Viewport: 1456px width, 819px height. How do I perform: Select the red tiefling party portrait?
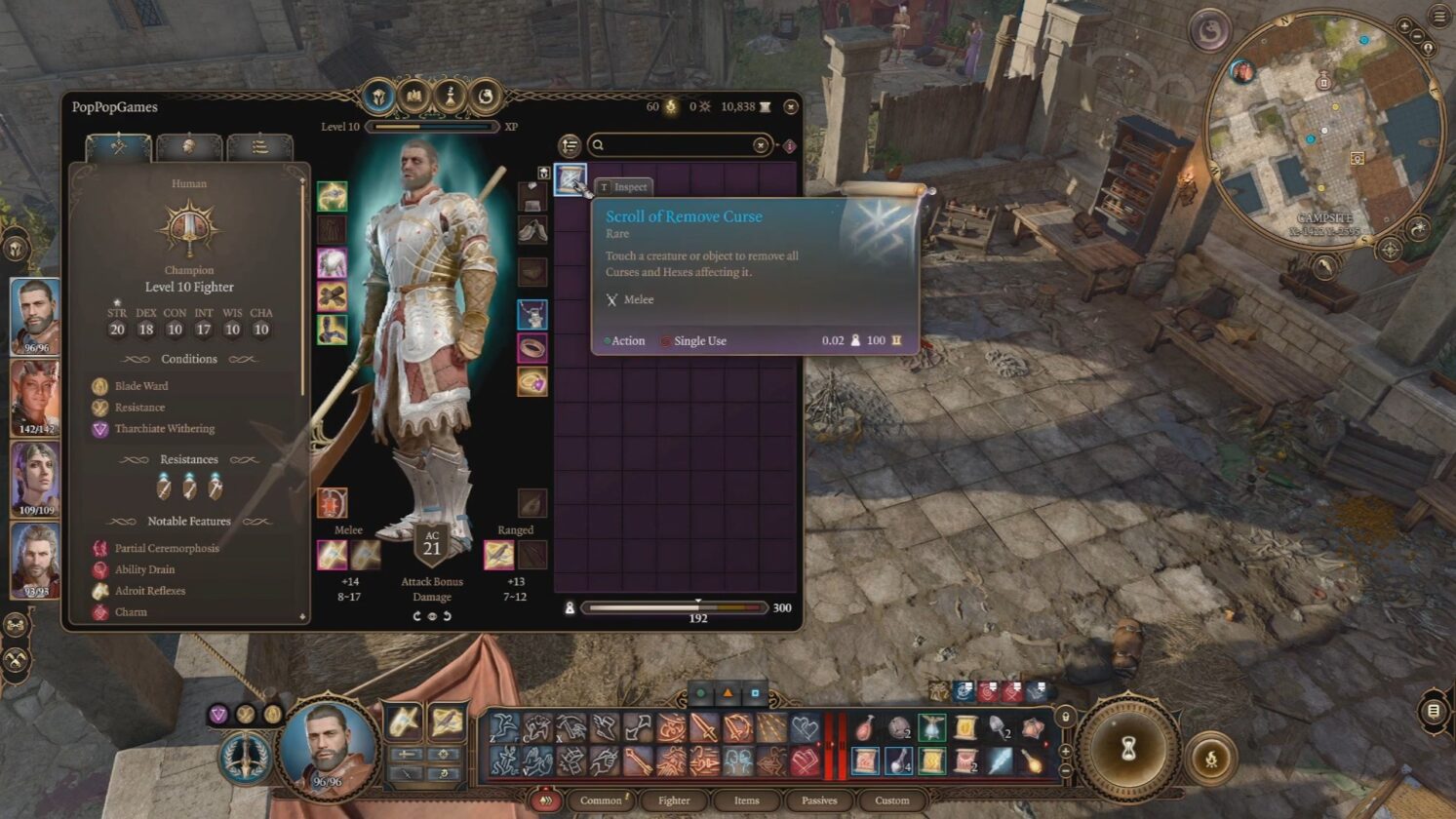coord(35,398)
